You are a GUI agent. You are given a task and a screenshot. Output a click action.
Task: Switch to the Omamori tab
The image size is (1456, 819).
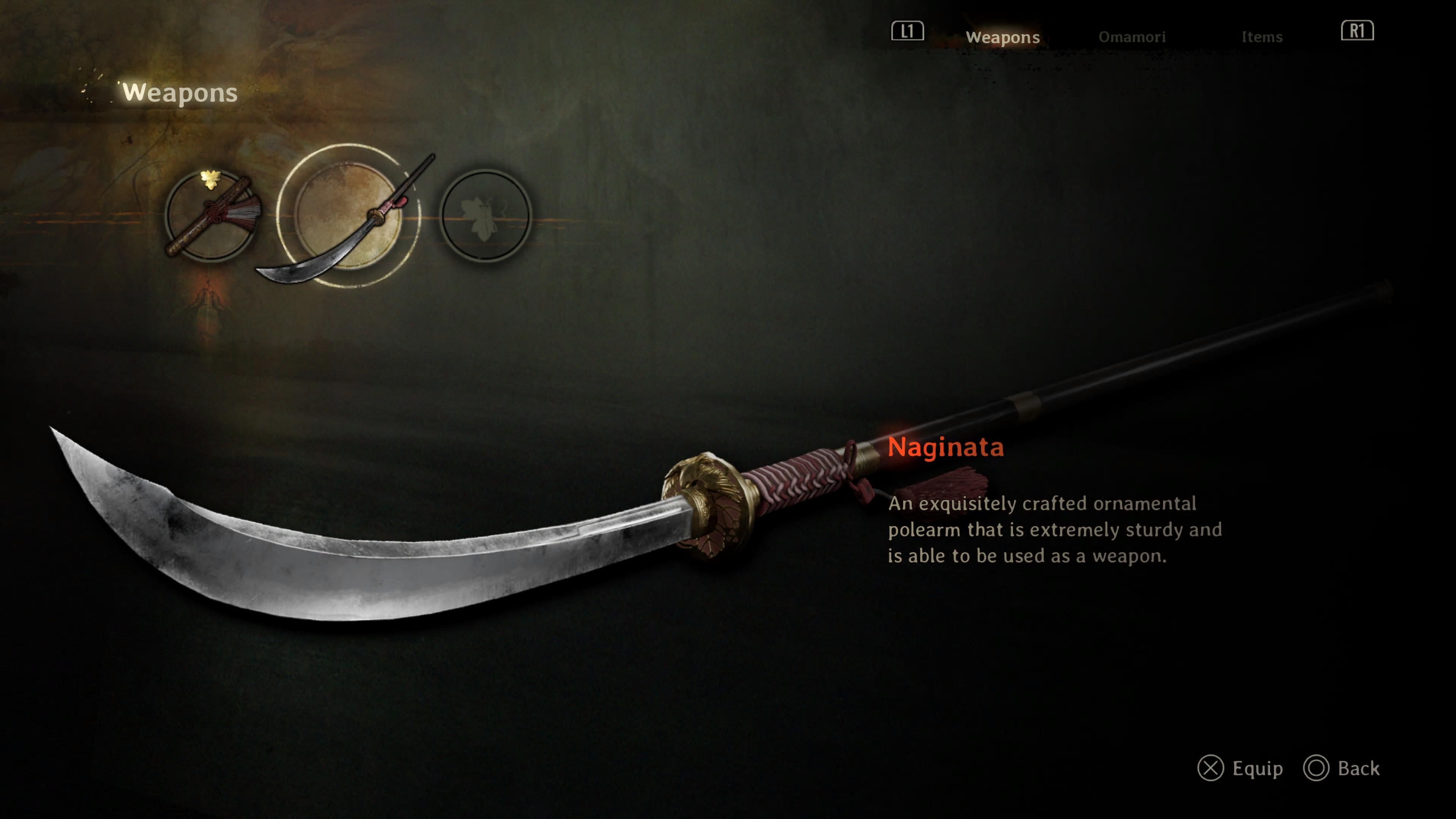point(1131,37)
